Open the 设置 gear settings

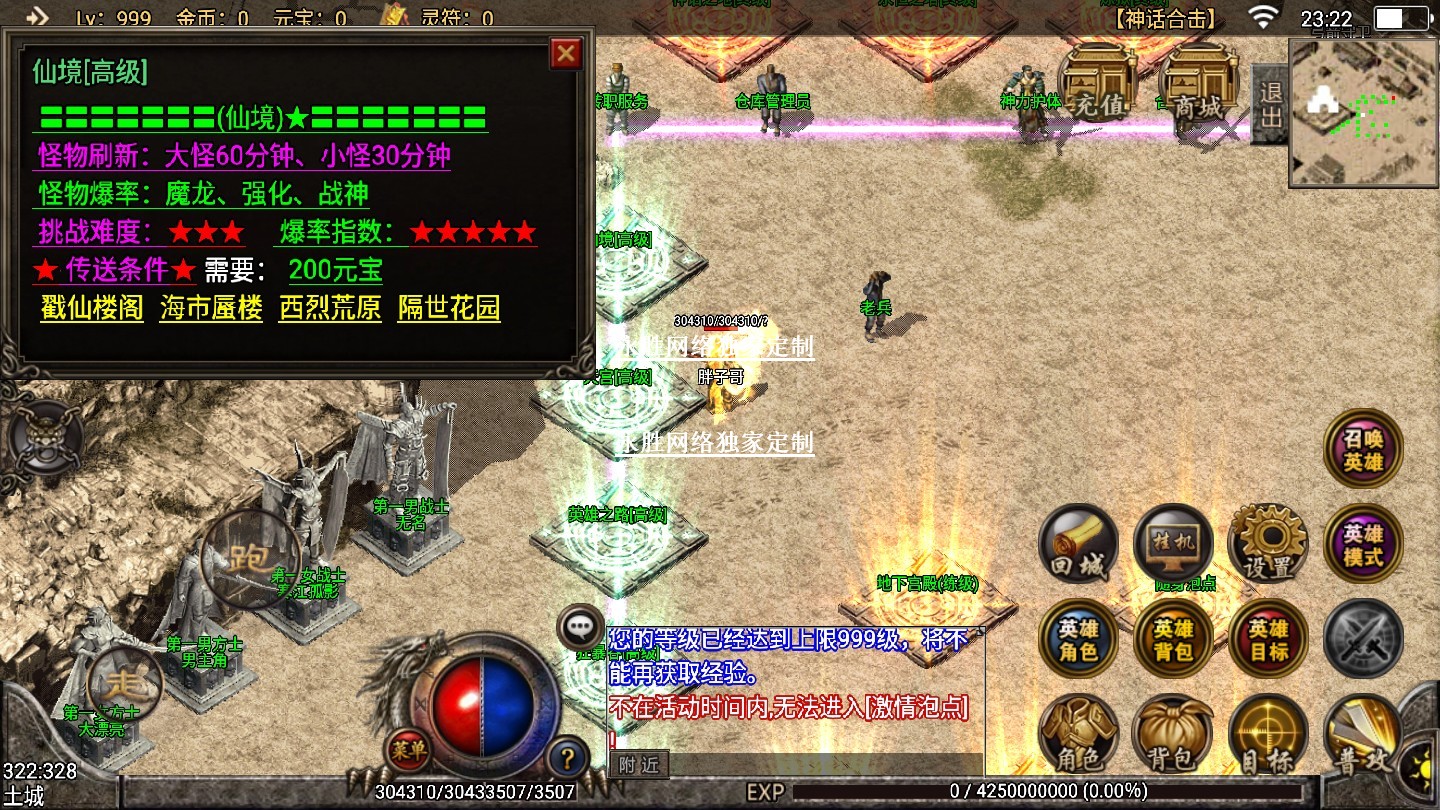click(x=1268, y=544)
